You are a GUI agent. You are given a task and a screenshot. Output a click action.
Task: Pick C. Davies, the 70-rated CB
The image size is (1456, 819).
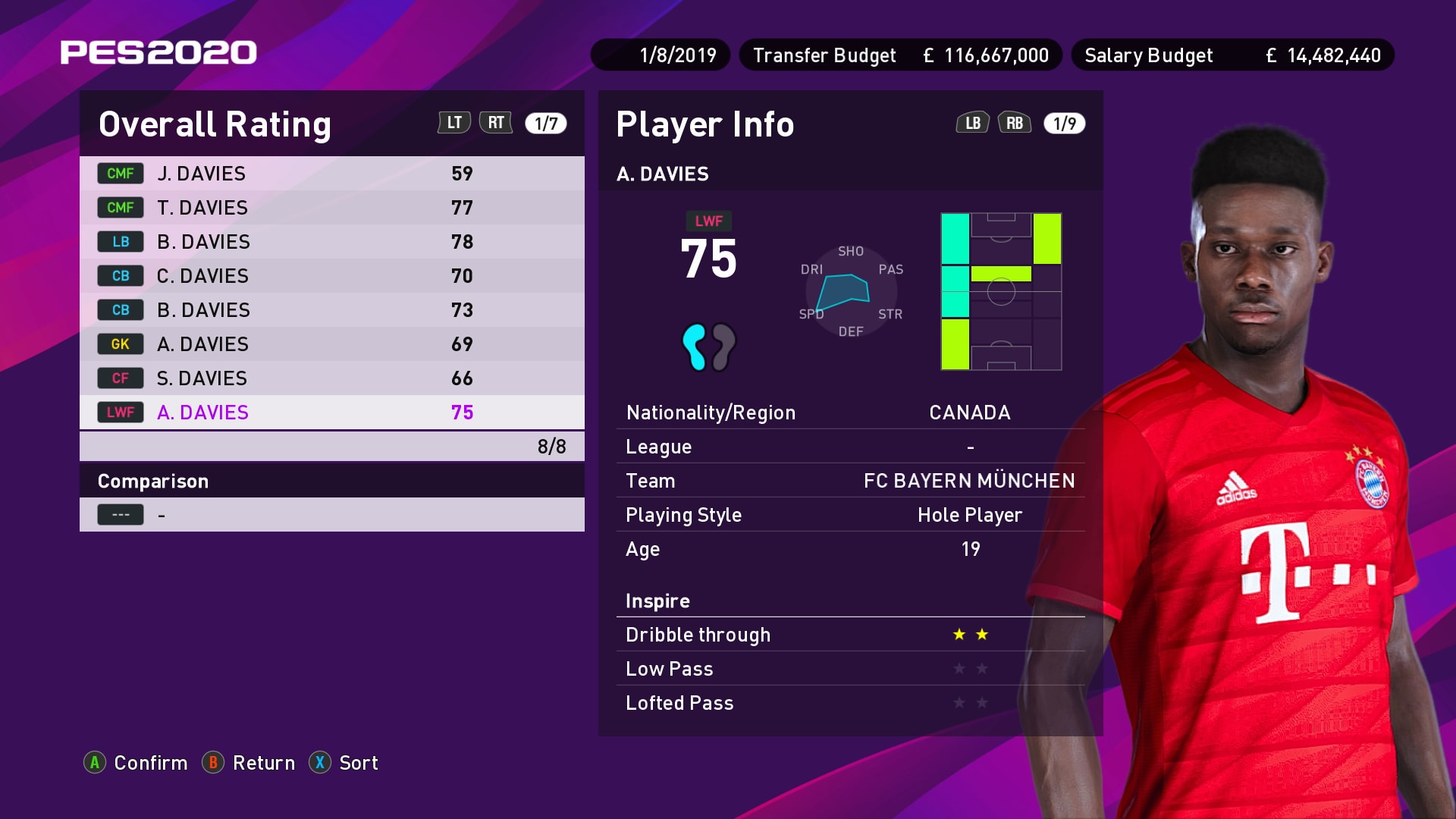point(331,276)
